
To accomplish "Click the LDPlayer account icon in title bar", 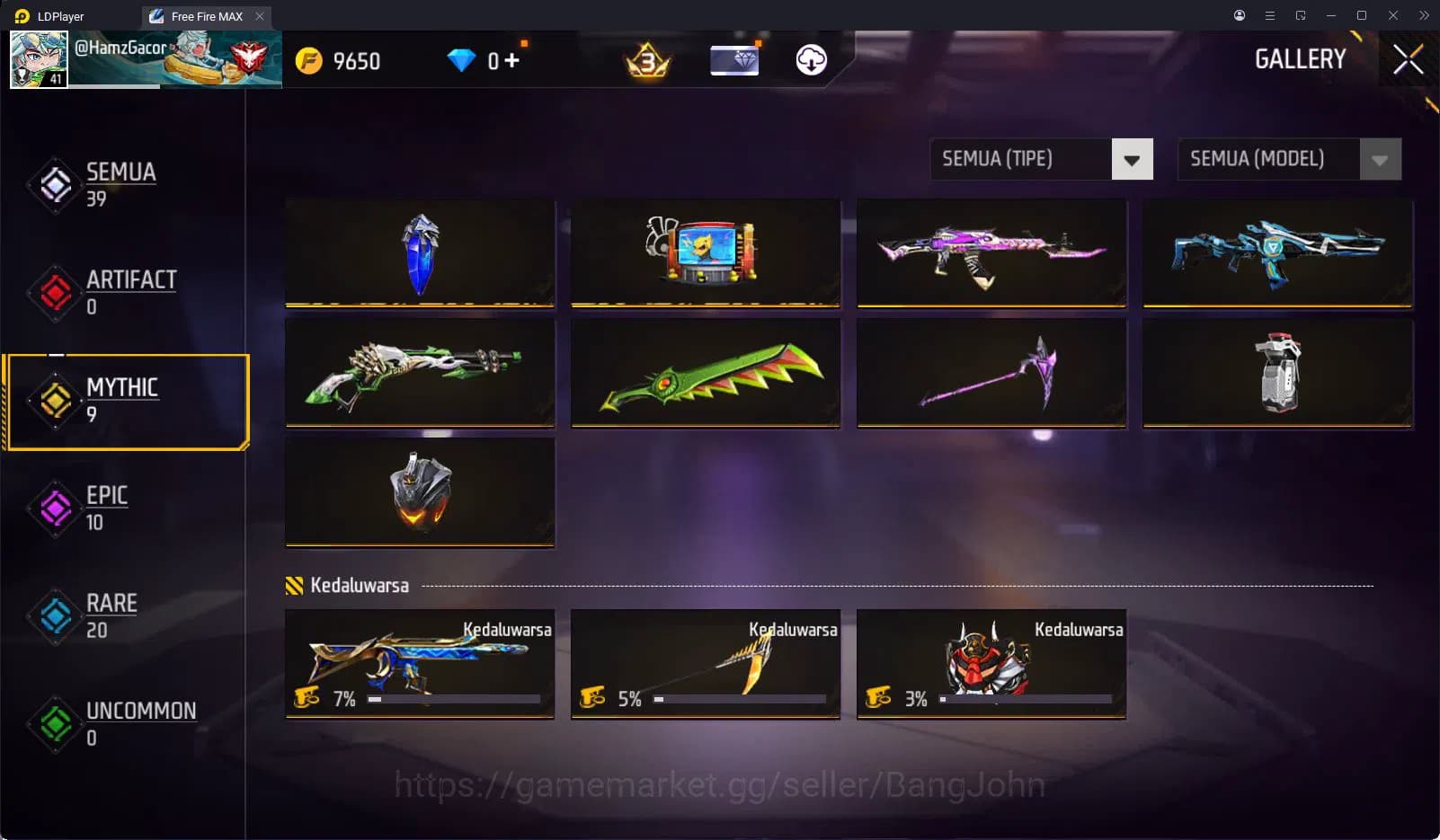I will (x=1238, y=15).
